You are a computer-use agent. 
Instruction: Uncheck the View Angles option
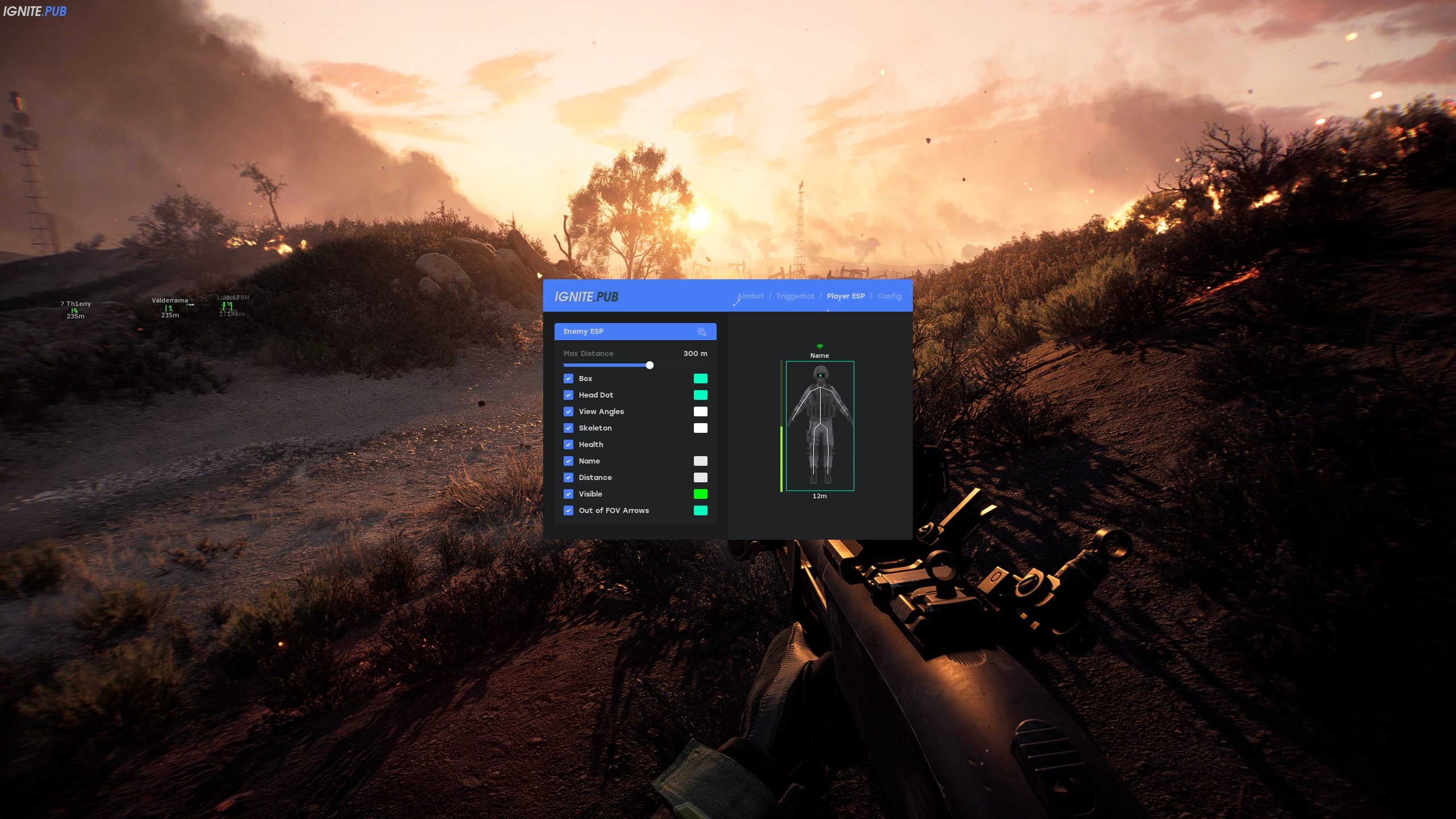coord(569,411)
